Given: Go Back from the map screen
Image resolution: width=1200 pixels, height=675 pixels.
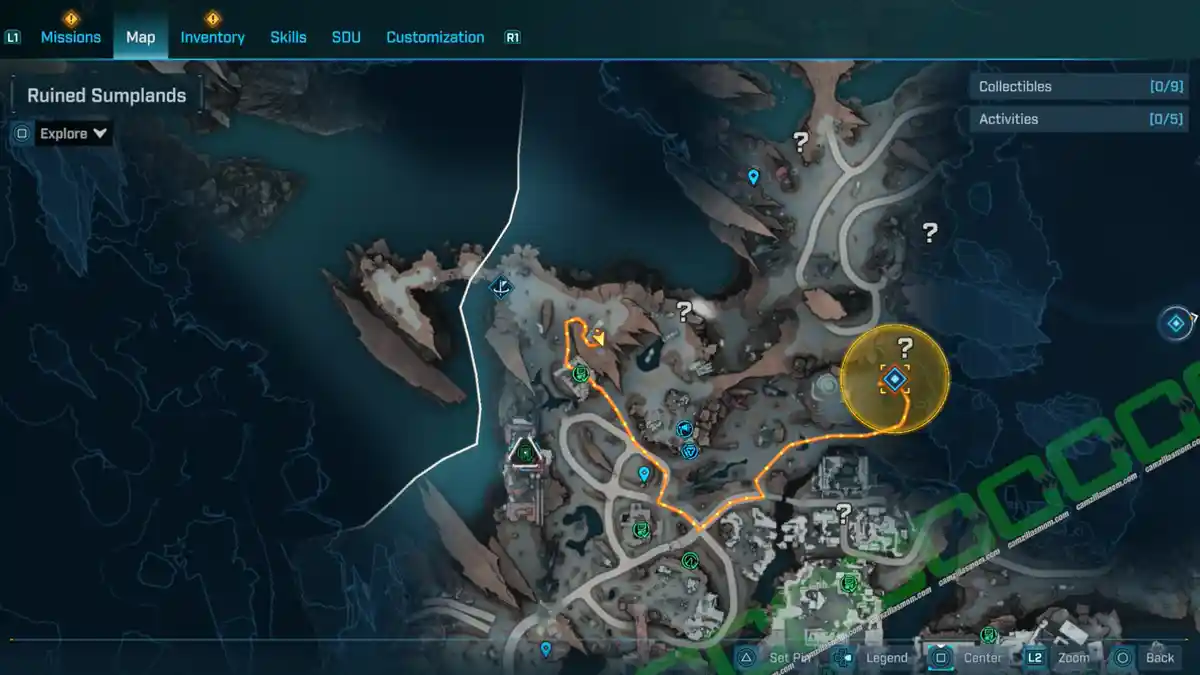Looking at the screenshot, I should [1159, 658].
